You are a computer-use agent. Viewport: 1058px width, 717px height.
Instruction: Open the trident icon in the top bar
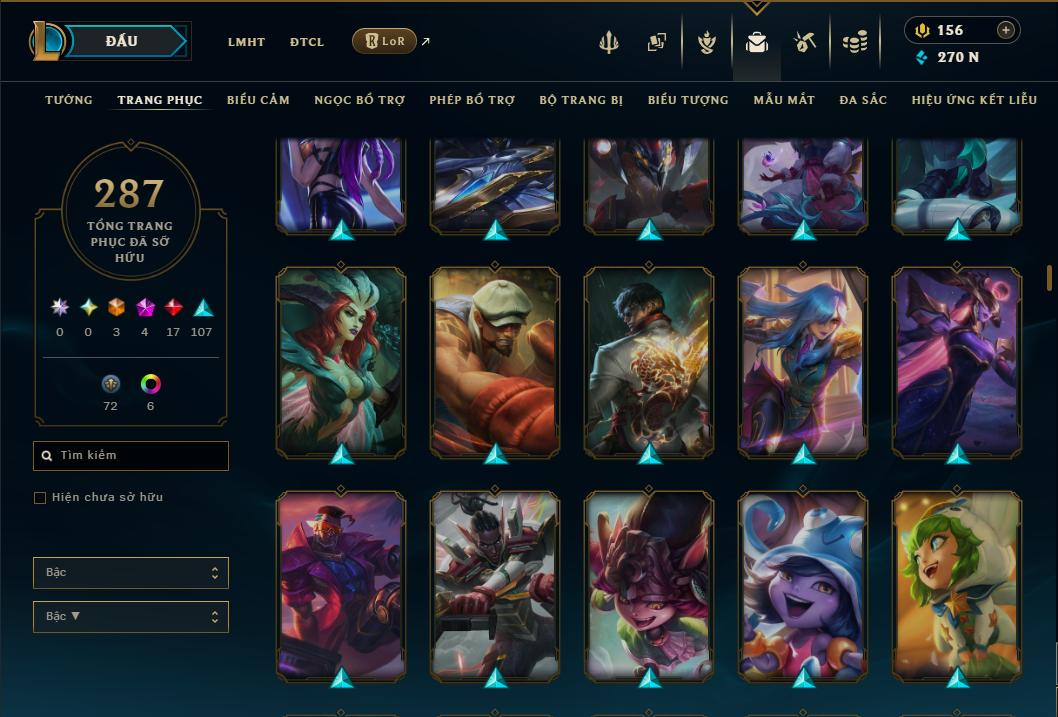(608, 42)
